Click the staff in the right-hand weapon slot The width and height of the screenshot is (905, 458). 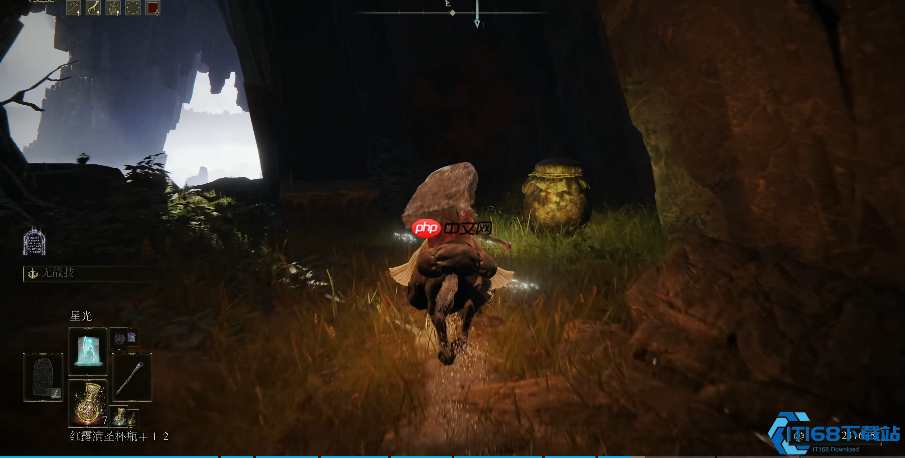coord(131,376)
